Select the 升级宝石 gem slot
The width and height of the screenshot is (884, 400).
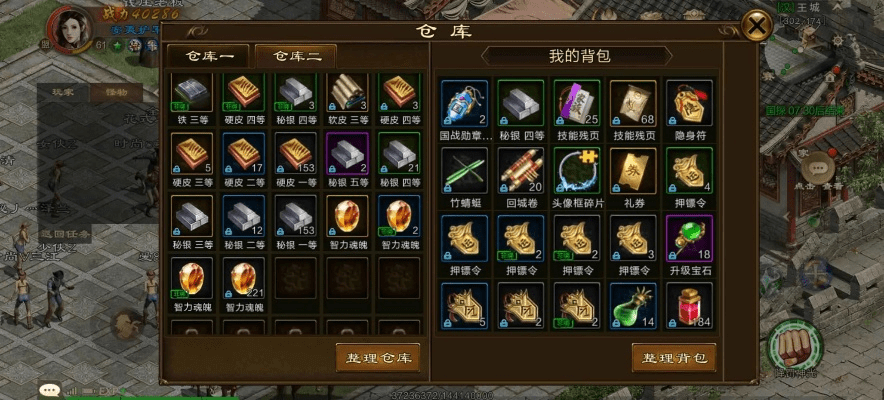pos(690,240)
